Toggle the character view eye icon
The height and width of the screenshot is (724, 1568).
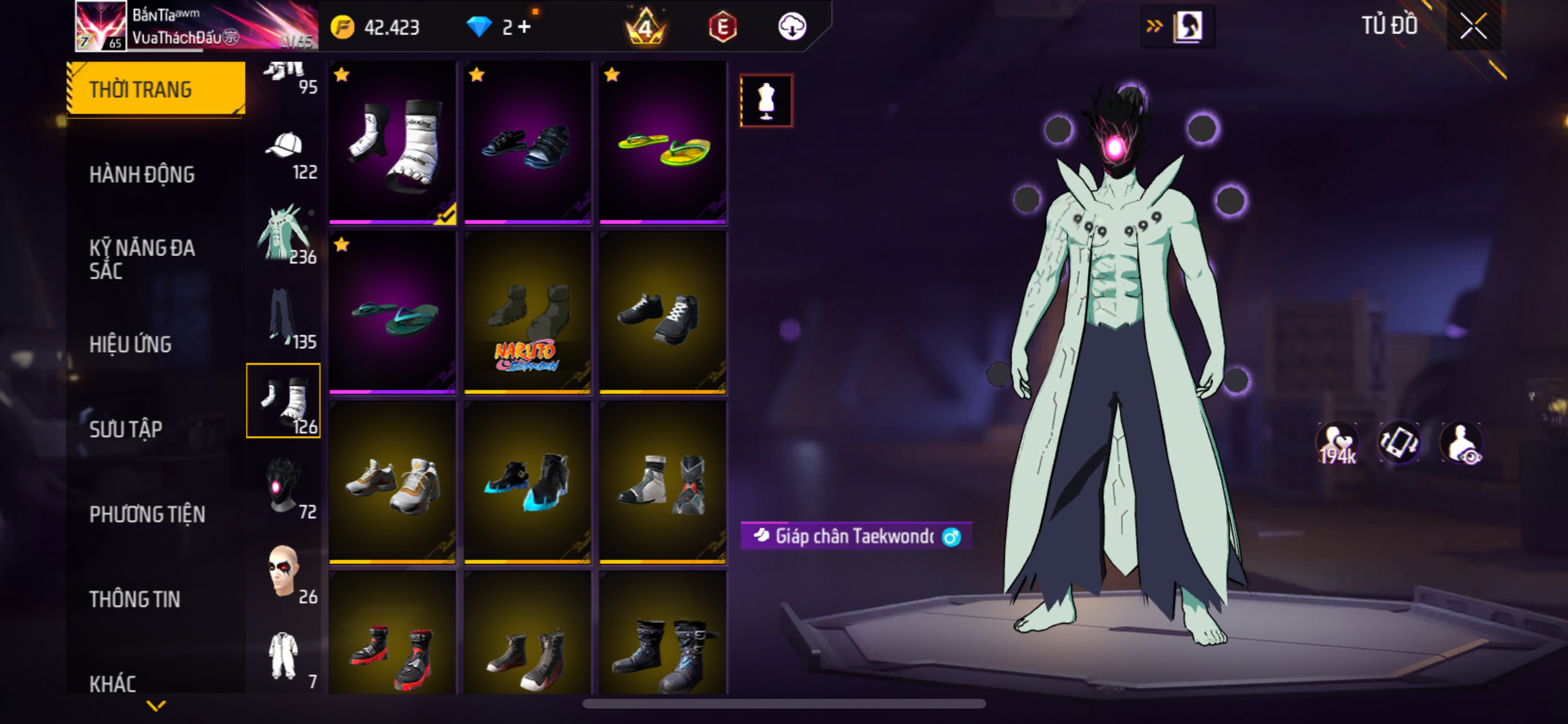pos(1461,444)
